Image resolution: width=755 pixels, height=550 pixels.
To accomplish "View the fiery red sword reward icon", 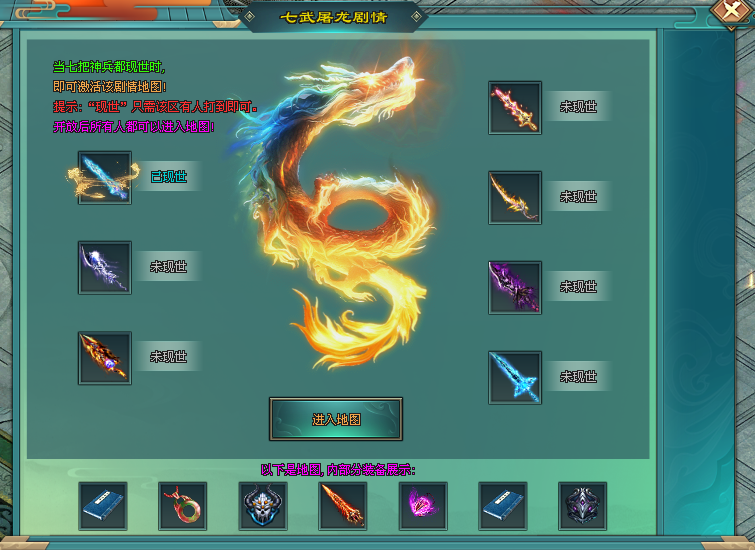I will (x=343, y=505).
